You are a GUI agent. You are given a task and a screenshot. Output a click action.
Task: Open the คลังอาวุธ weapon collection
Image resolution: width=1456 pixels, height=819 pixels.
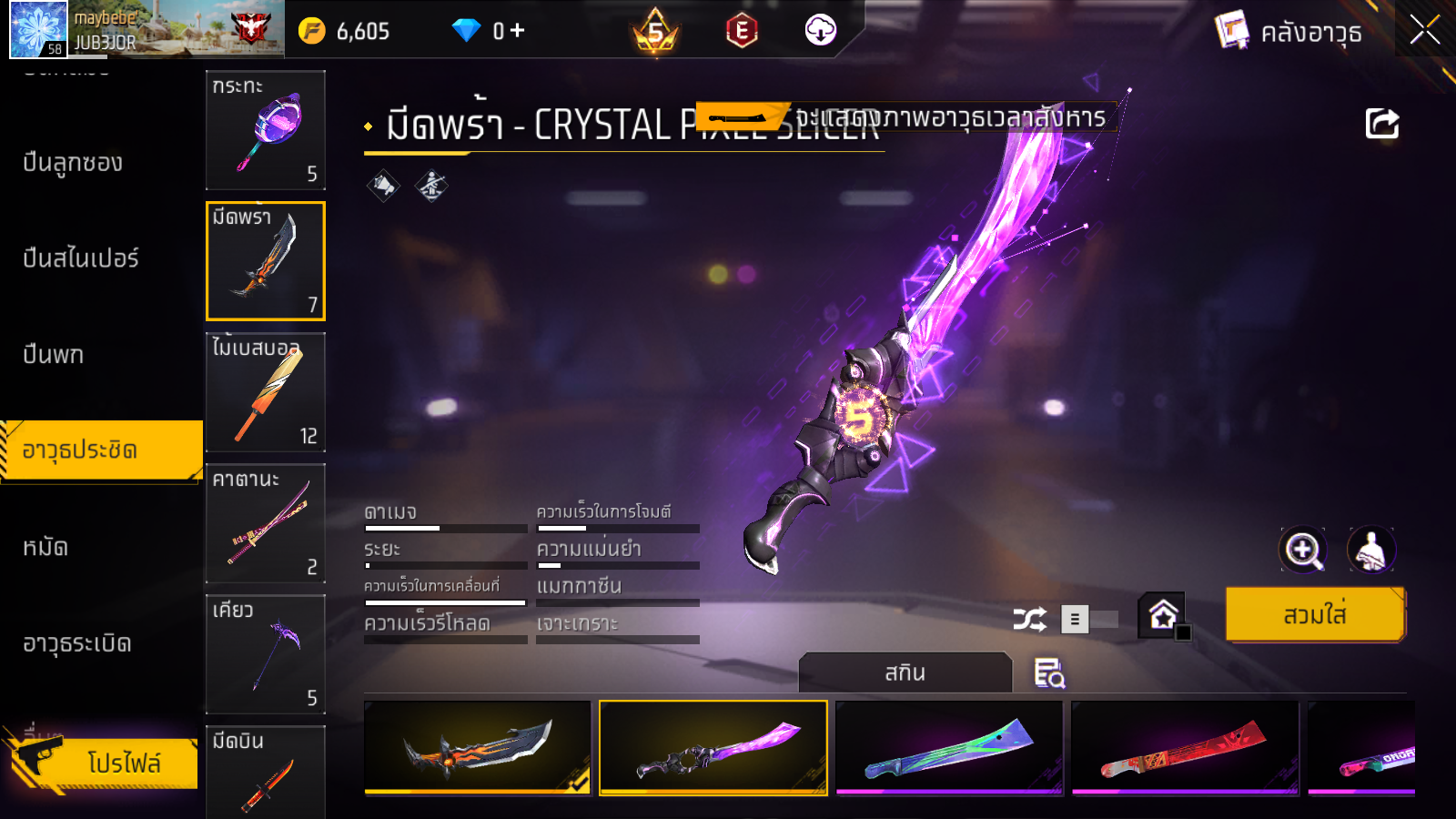tap(1289, 32)
